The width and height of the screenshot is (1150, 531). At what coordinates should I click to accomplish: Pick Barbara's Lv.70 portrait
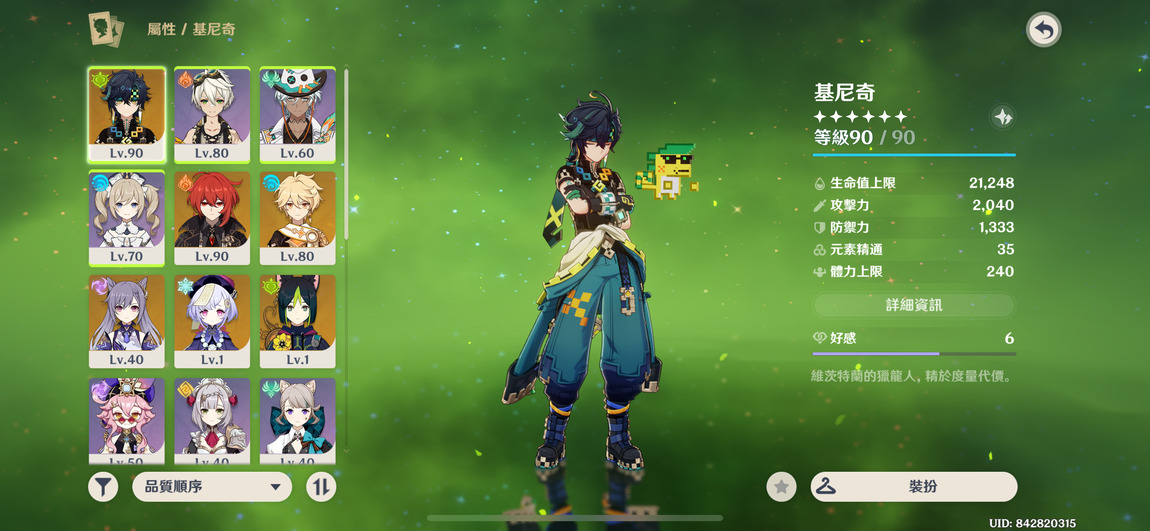(127, 216)
